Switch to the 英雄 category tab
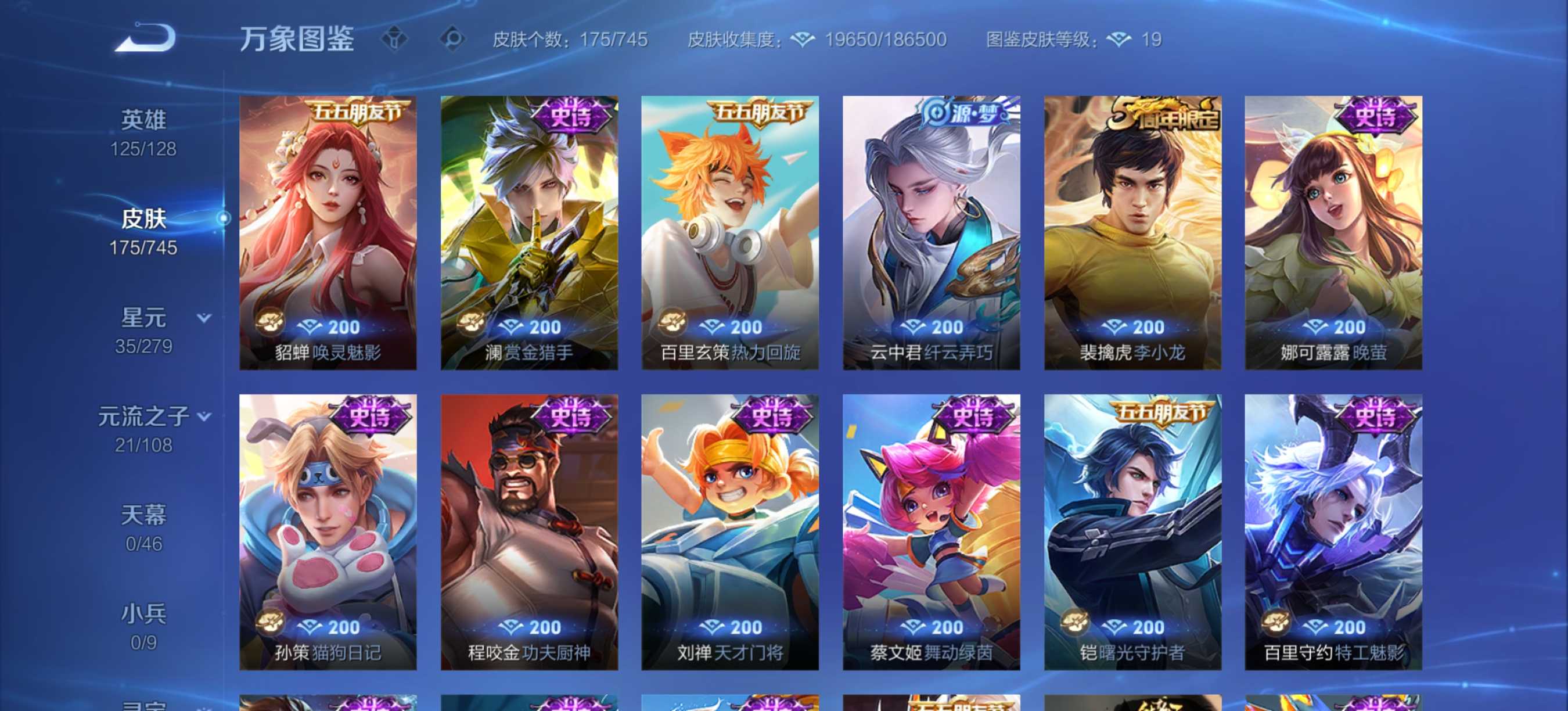Screen dimensions: 1568x711 (x=143, y=118)
